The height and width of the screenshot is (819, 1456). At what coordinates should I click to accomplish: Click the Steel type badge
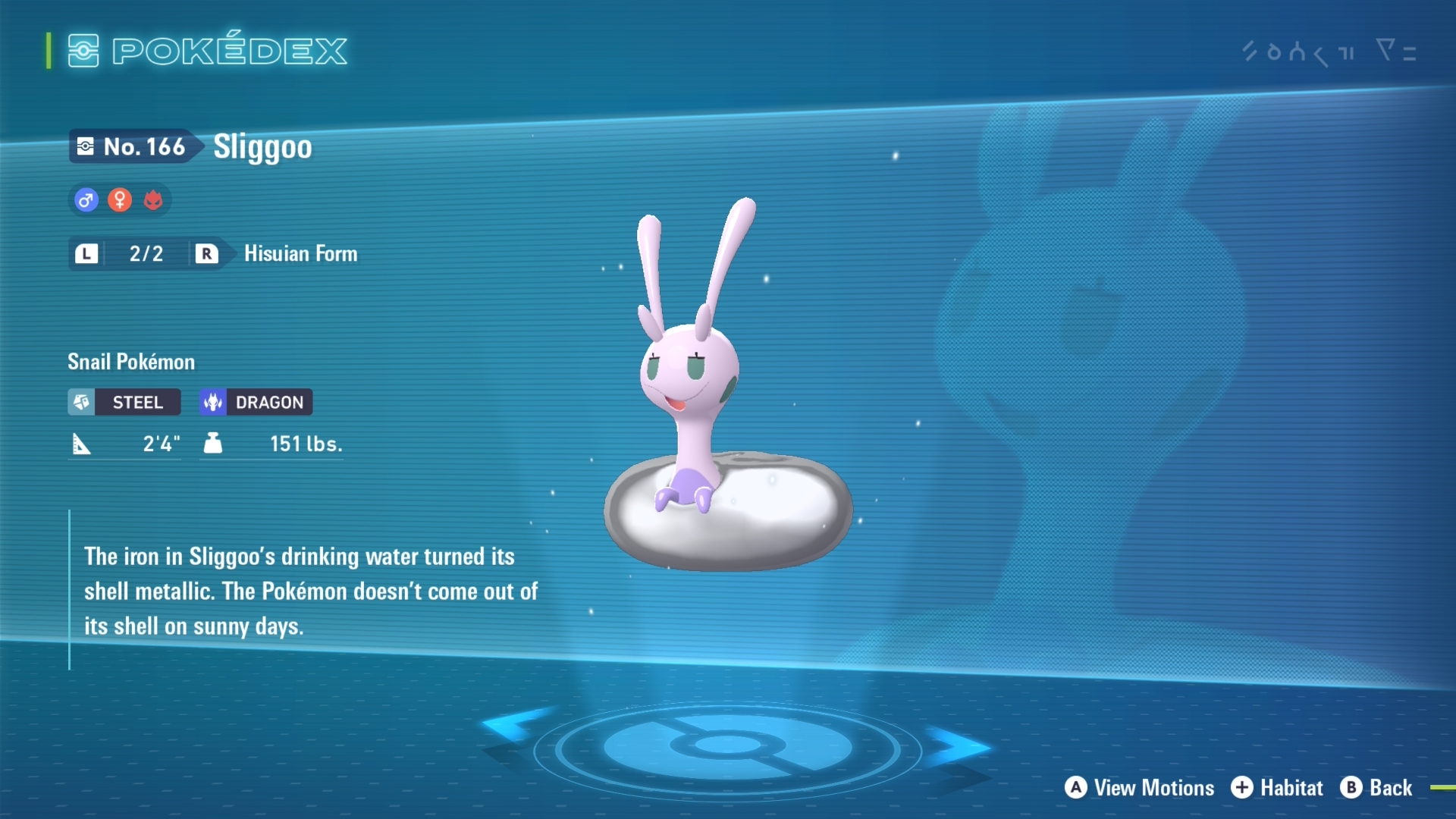(x=124, y=402)
